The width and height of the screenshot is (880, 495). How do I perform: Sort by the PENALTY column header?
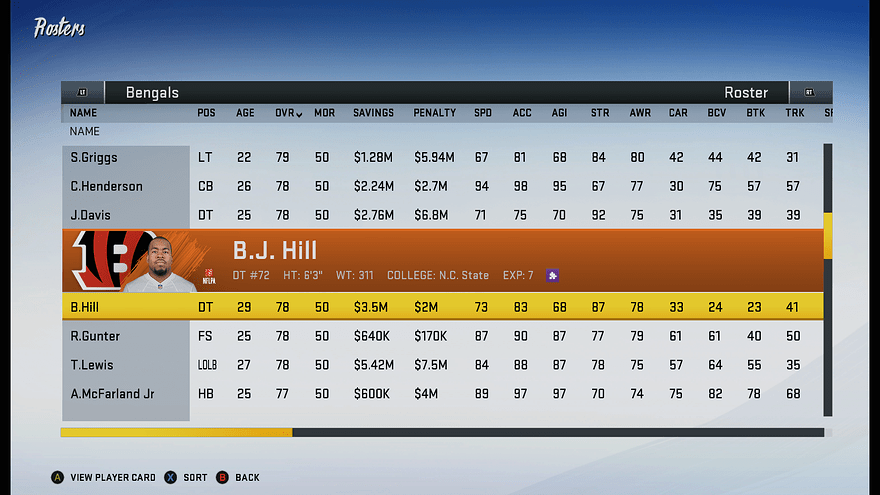click(434, 113)
